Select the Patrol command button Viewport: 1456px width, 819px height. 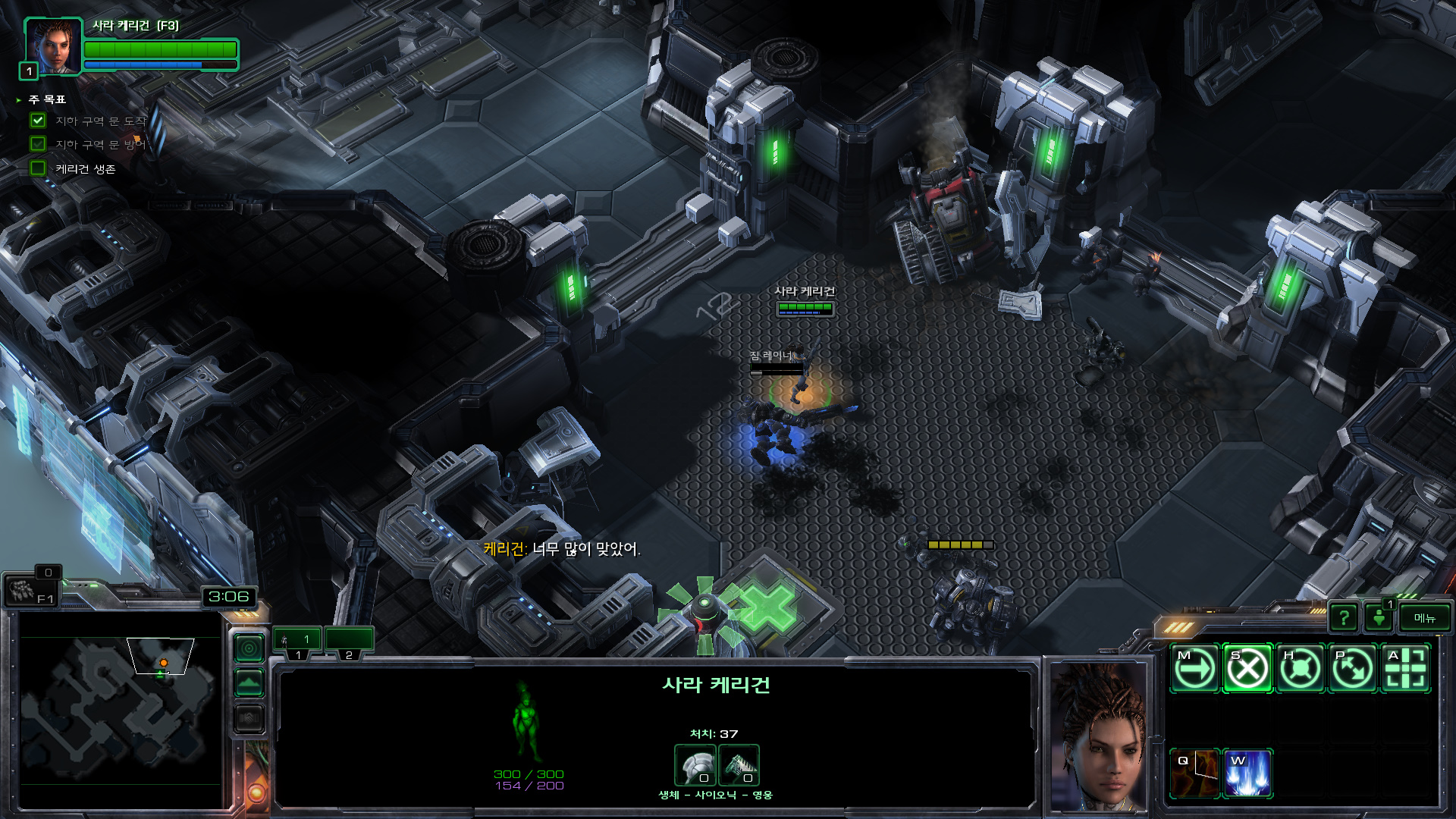(x=1353, y=669)
